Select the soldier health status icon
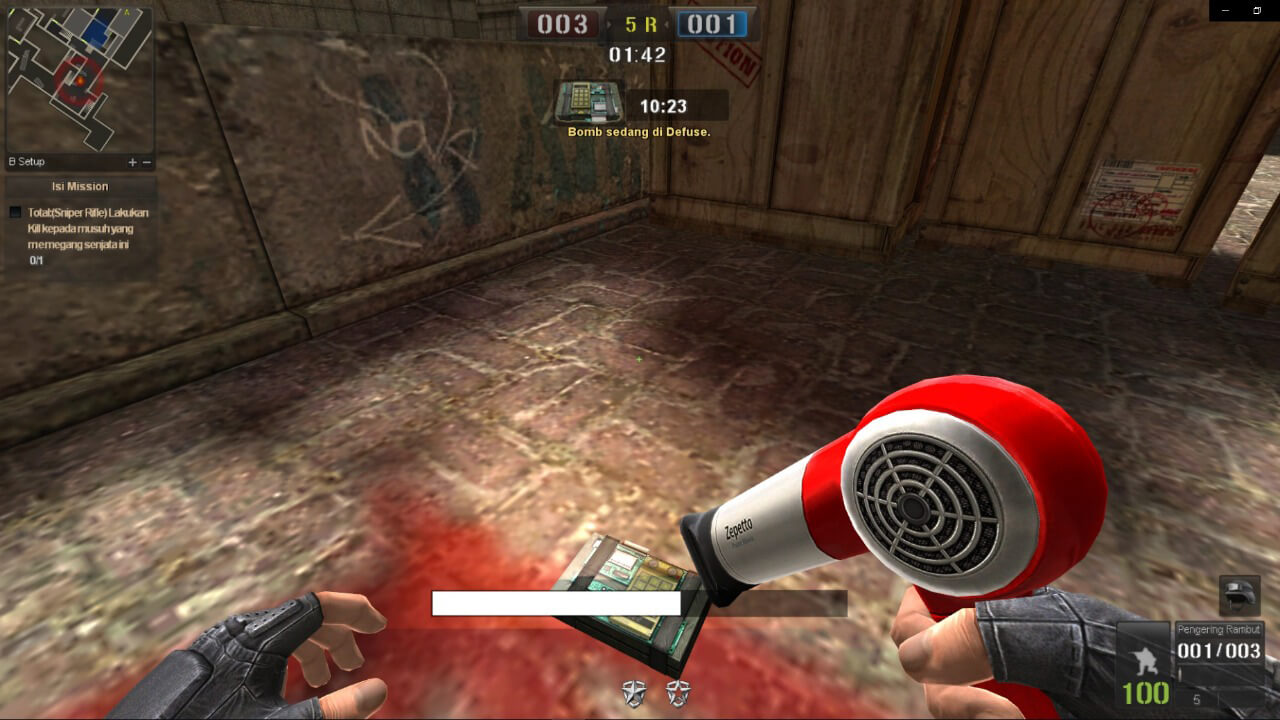Viewport: 1280px width, 720px height. [1148, 662]
